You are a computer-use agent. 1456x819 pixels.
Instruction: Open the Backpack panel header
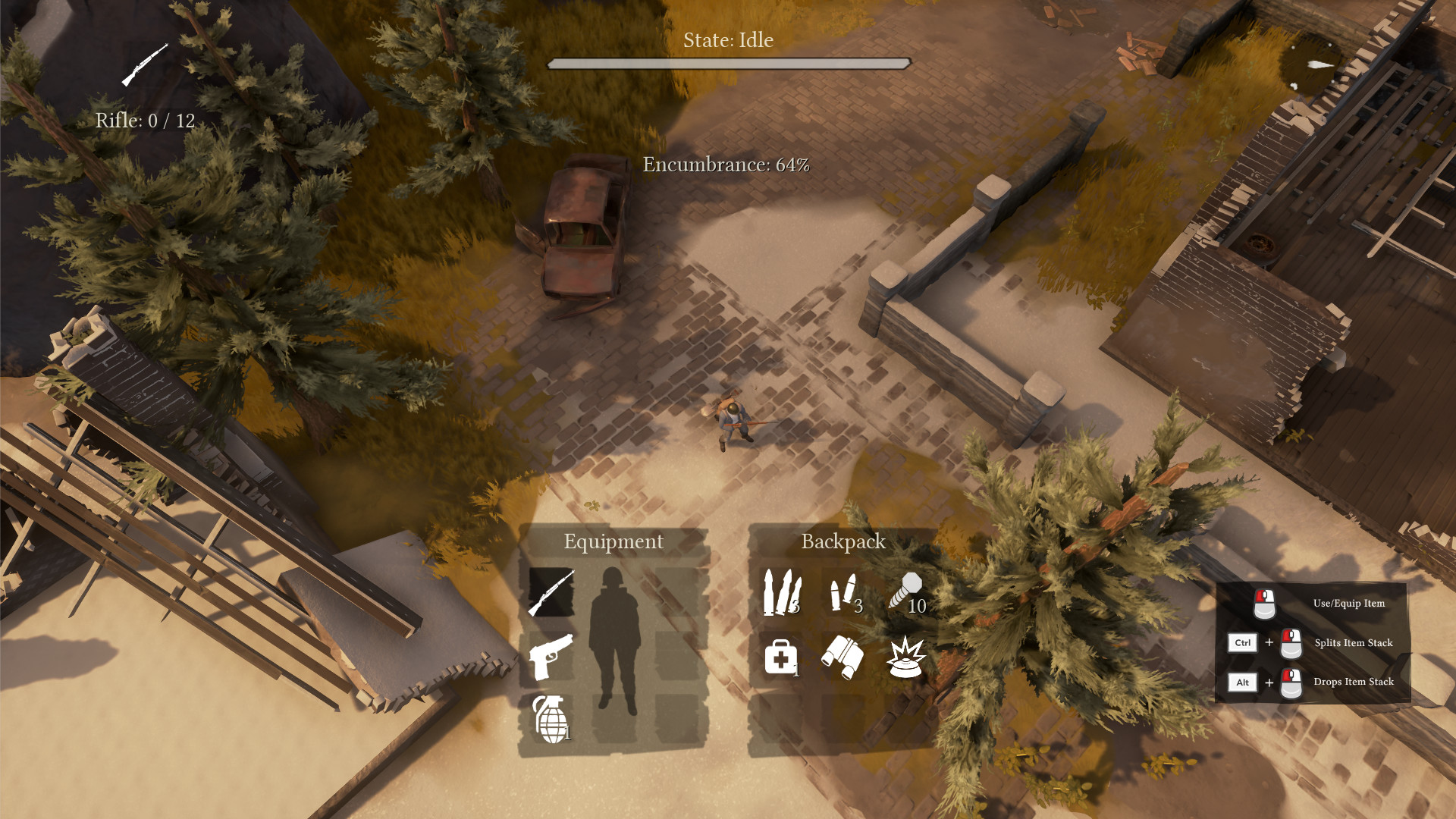[845, 541]
